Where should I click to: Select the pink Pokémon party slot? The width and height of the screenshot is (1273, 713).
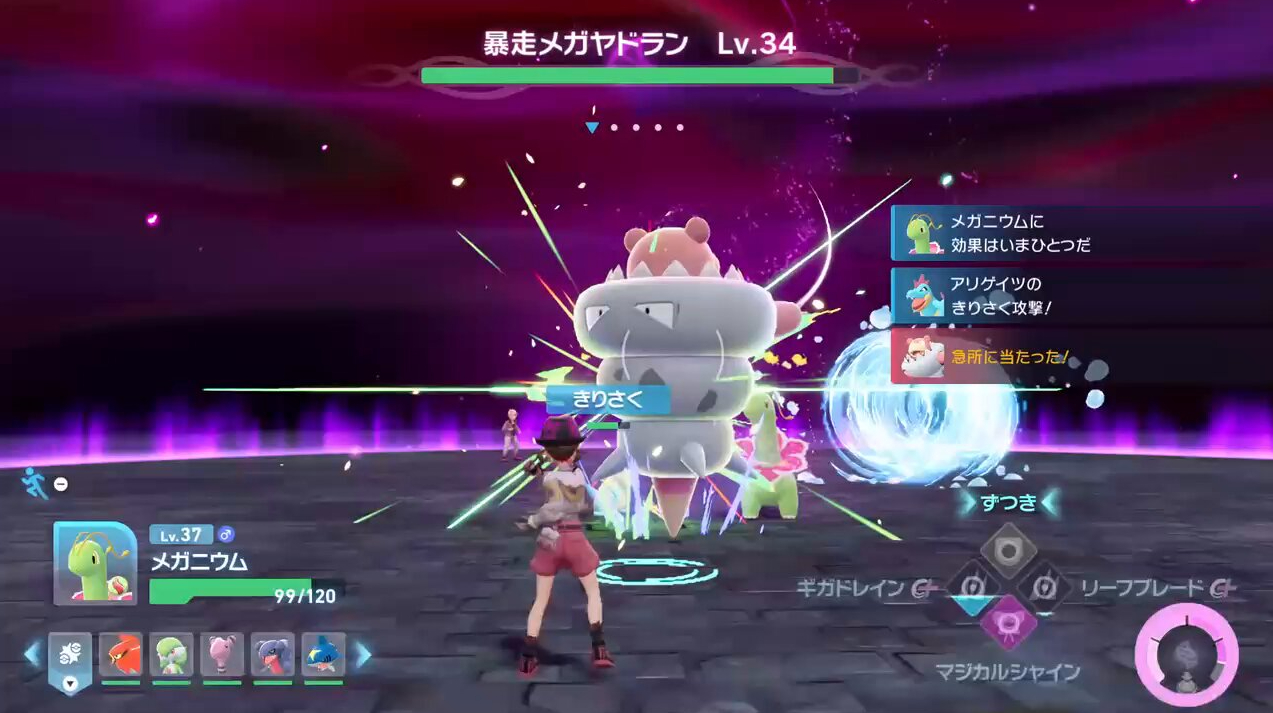[x=222, y=656]
